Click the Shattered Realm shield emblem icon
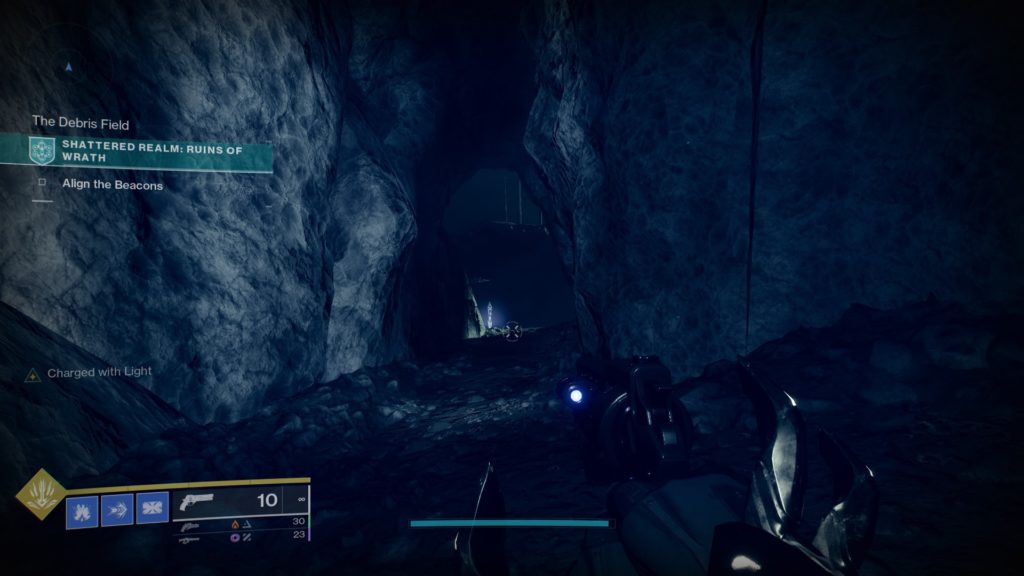The image size is (1024, 576). tap(41, 151)
